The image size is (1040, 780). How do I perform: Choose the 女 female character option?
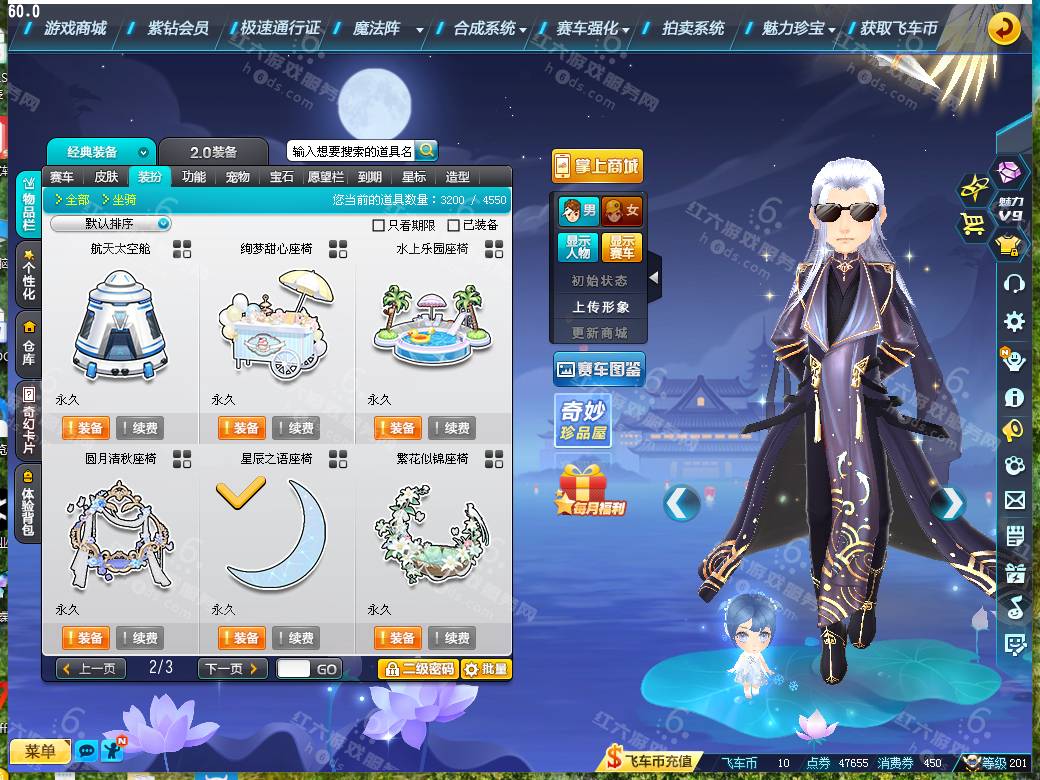point(622,211)
